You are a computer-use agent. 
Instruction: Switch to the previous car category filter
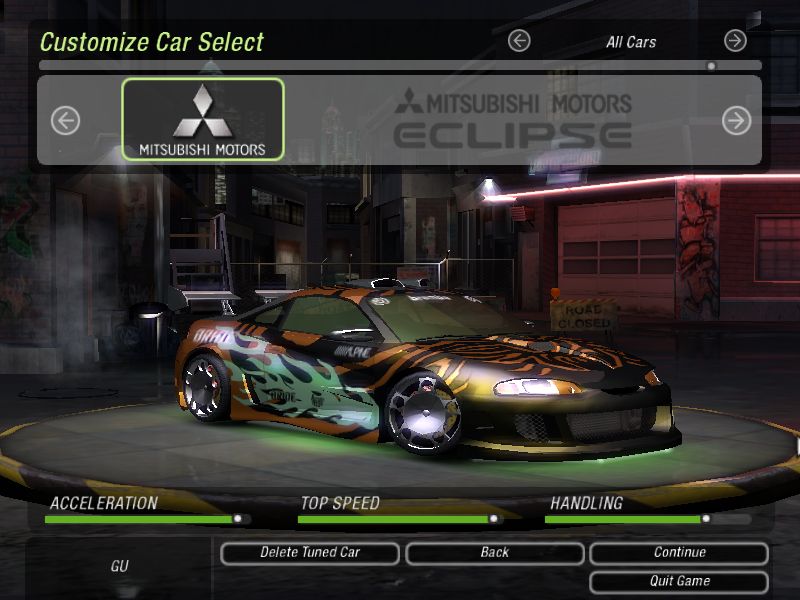click(x=519, y=41)
